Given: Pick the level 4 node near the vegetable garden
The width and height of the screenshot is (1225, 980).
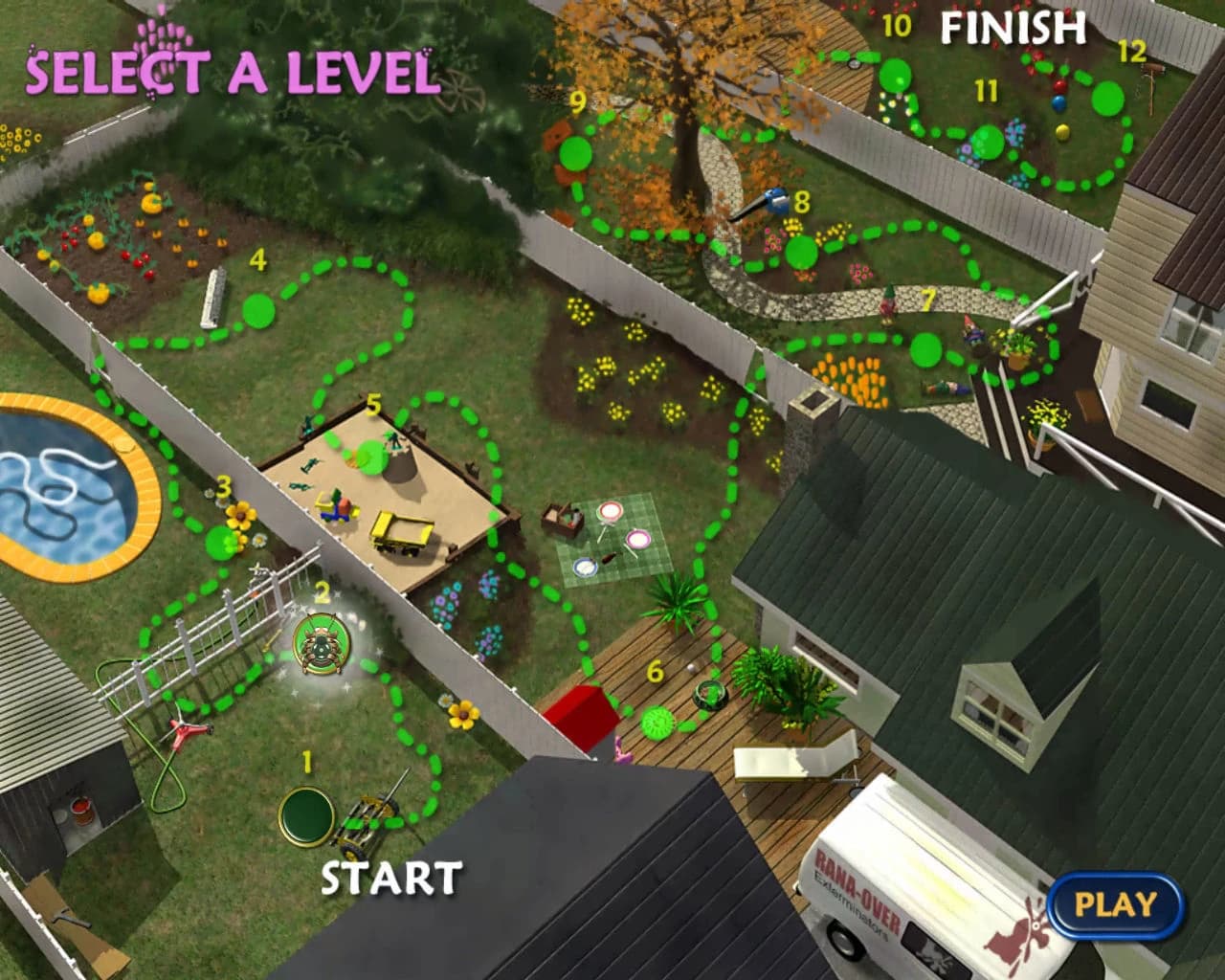Looking at the screenshot, I should pyautogui.click(x=257, y=310).
